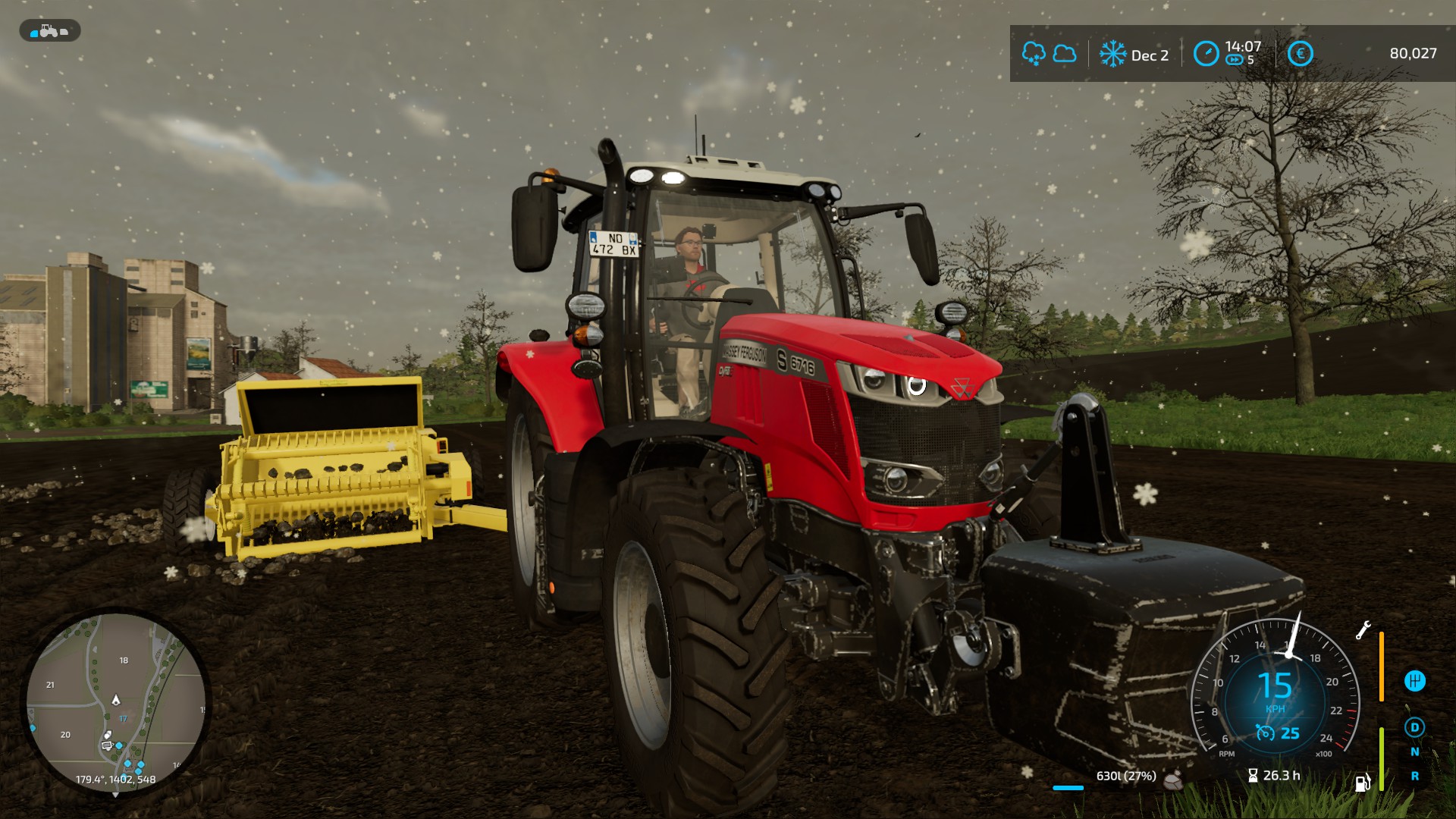Check the snowy weather forecast icon
The width and height of the screenshot is (1456, 819).
1033,54
